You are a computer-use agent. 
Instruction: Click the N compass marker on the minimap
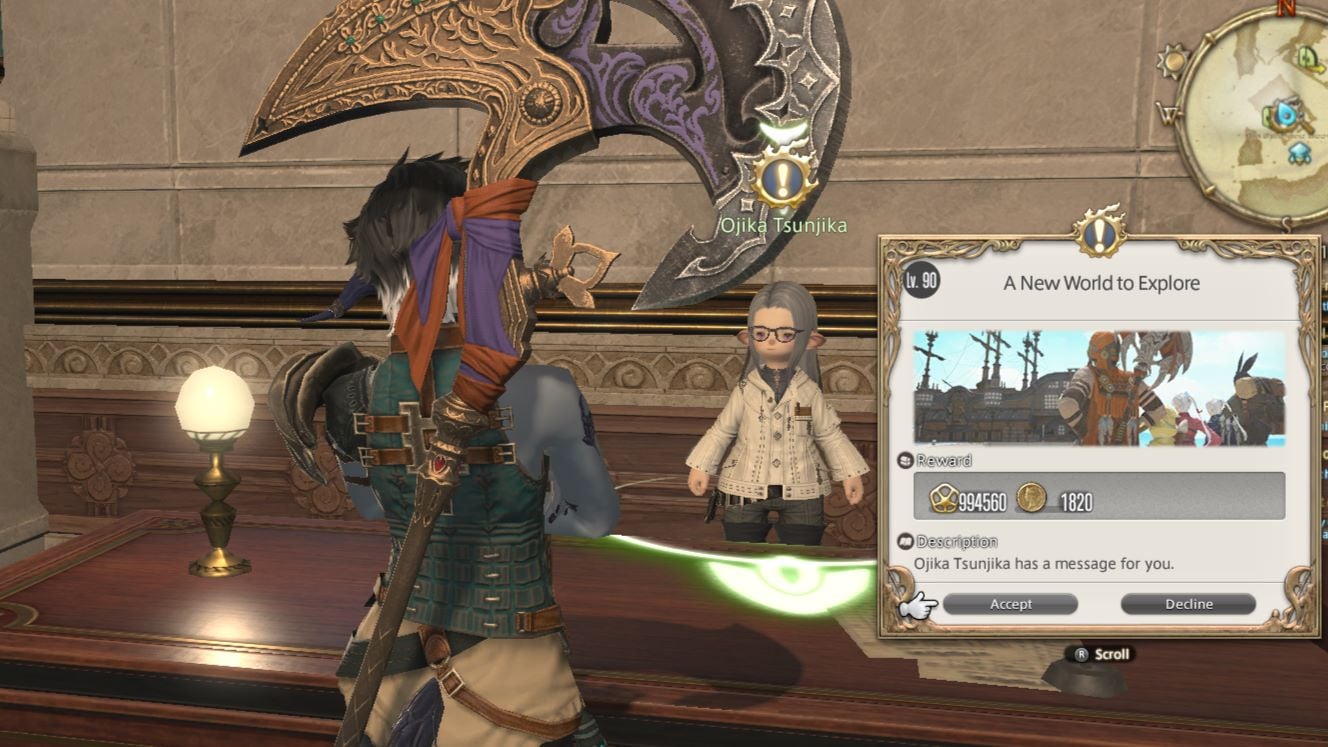pos(1288,8)
